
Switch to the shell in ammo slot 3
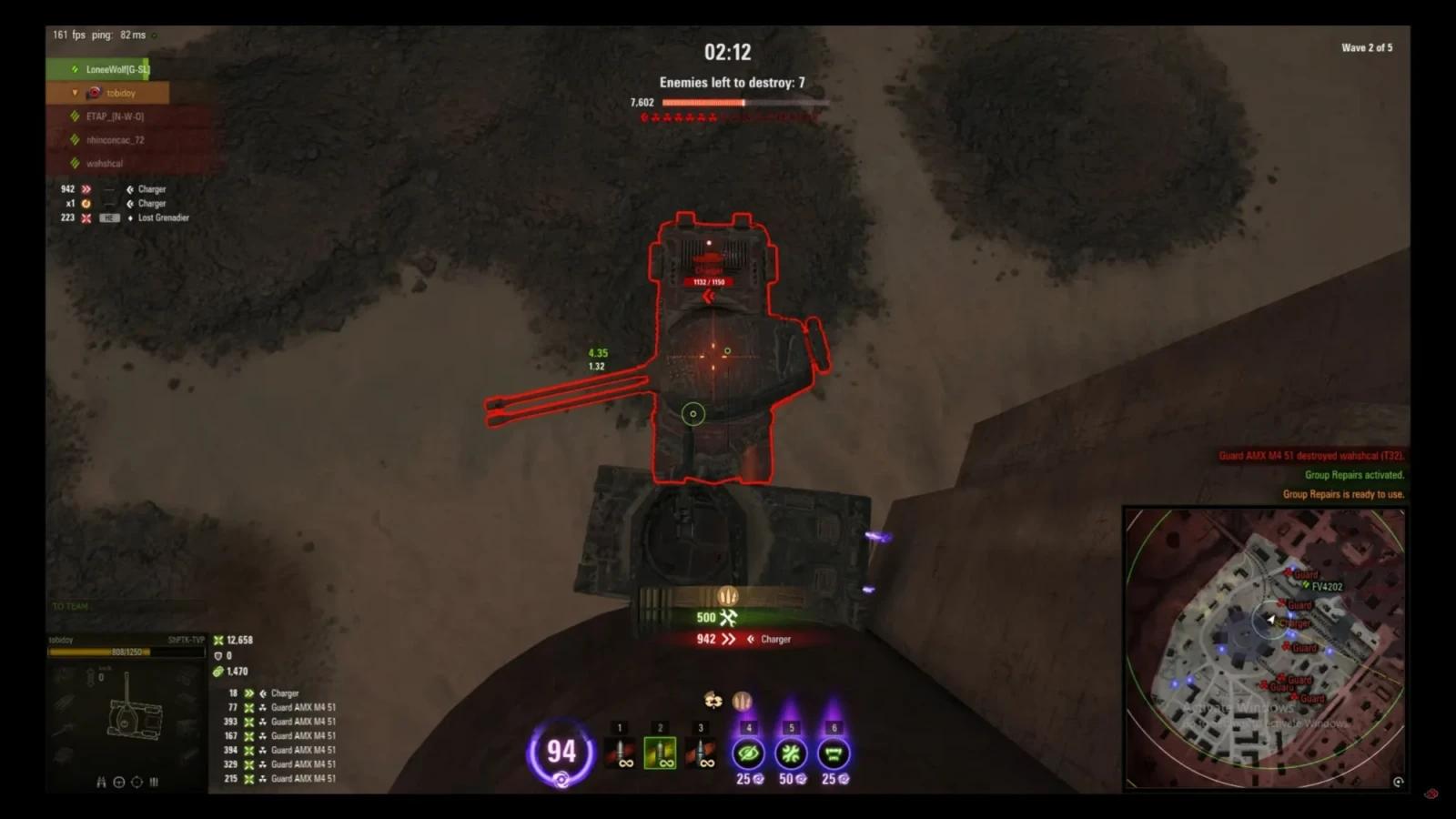tap(700, 751)
